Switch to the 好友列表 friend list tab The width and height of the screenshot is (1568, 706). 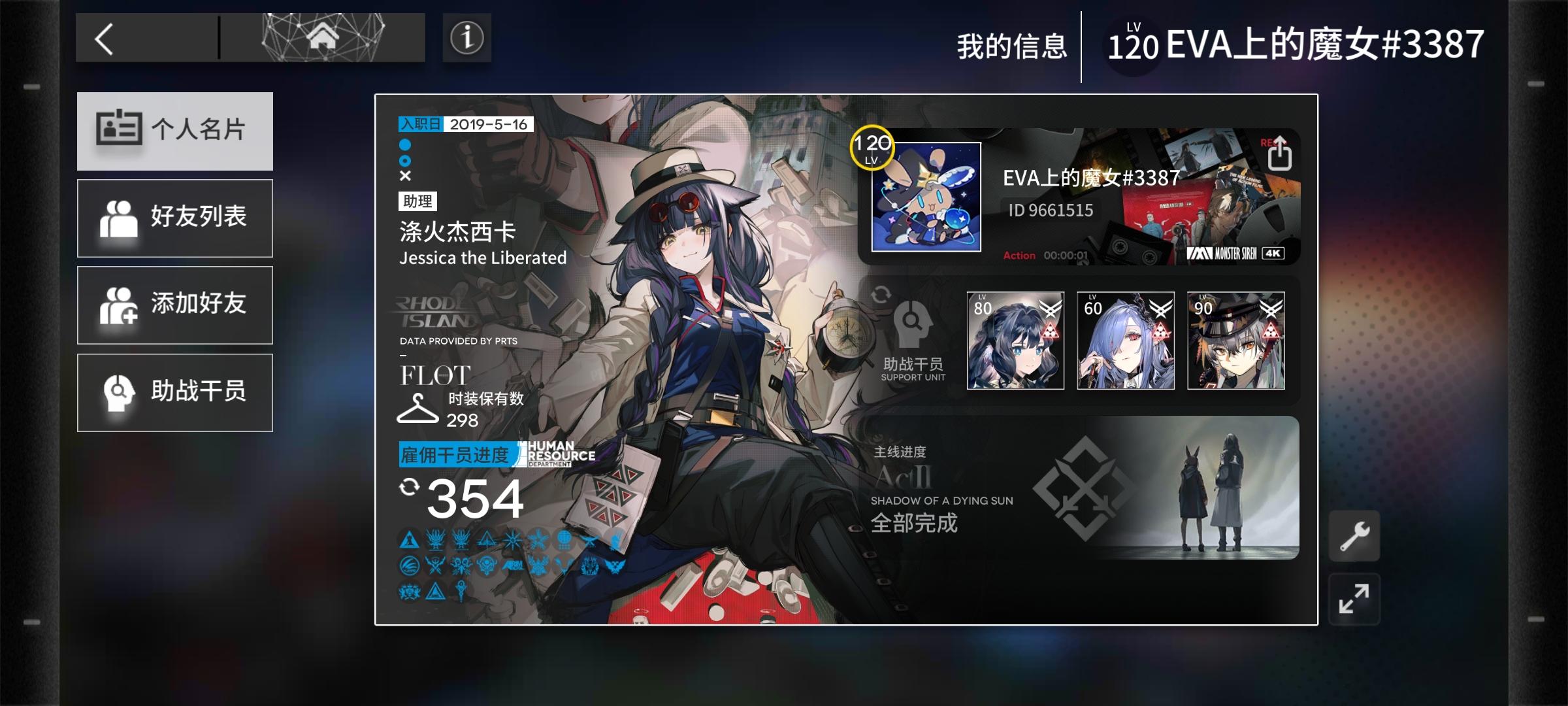pyautogui.click(x=174, y=218)
